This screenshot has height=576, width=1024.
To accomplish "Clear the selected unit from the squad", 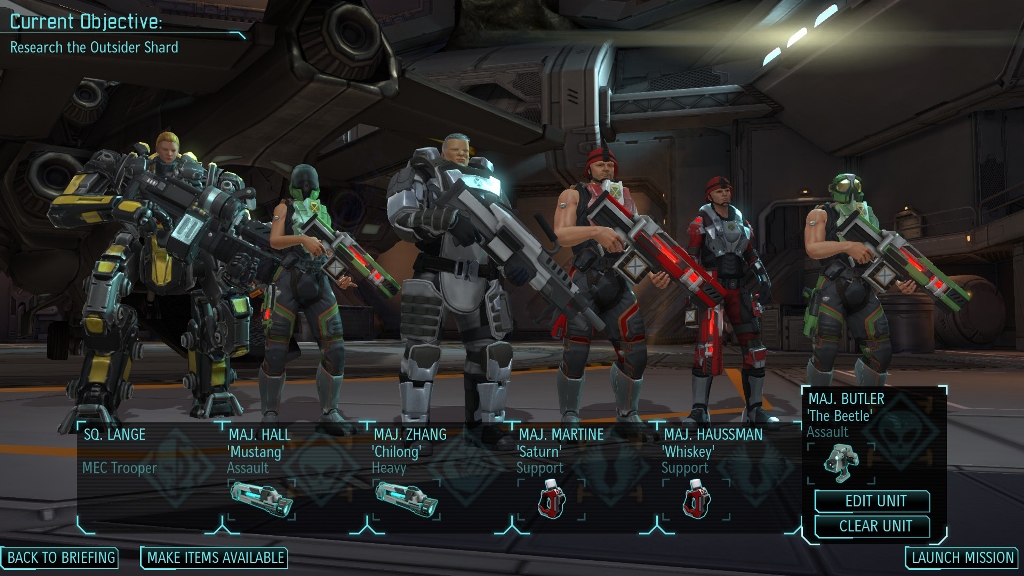I will tap(872, 526).
